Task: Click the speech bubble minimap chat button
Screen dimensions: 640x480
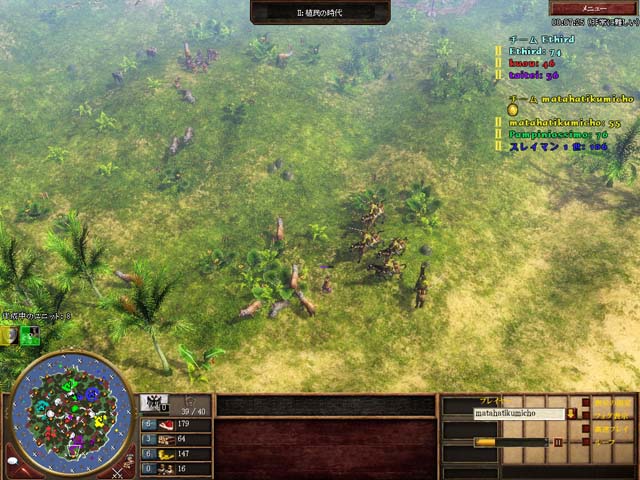Action: click(x=14, y=462)
